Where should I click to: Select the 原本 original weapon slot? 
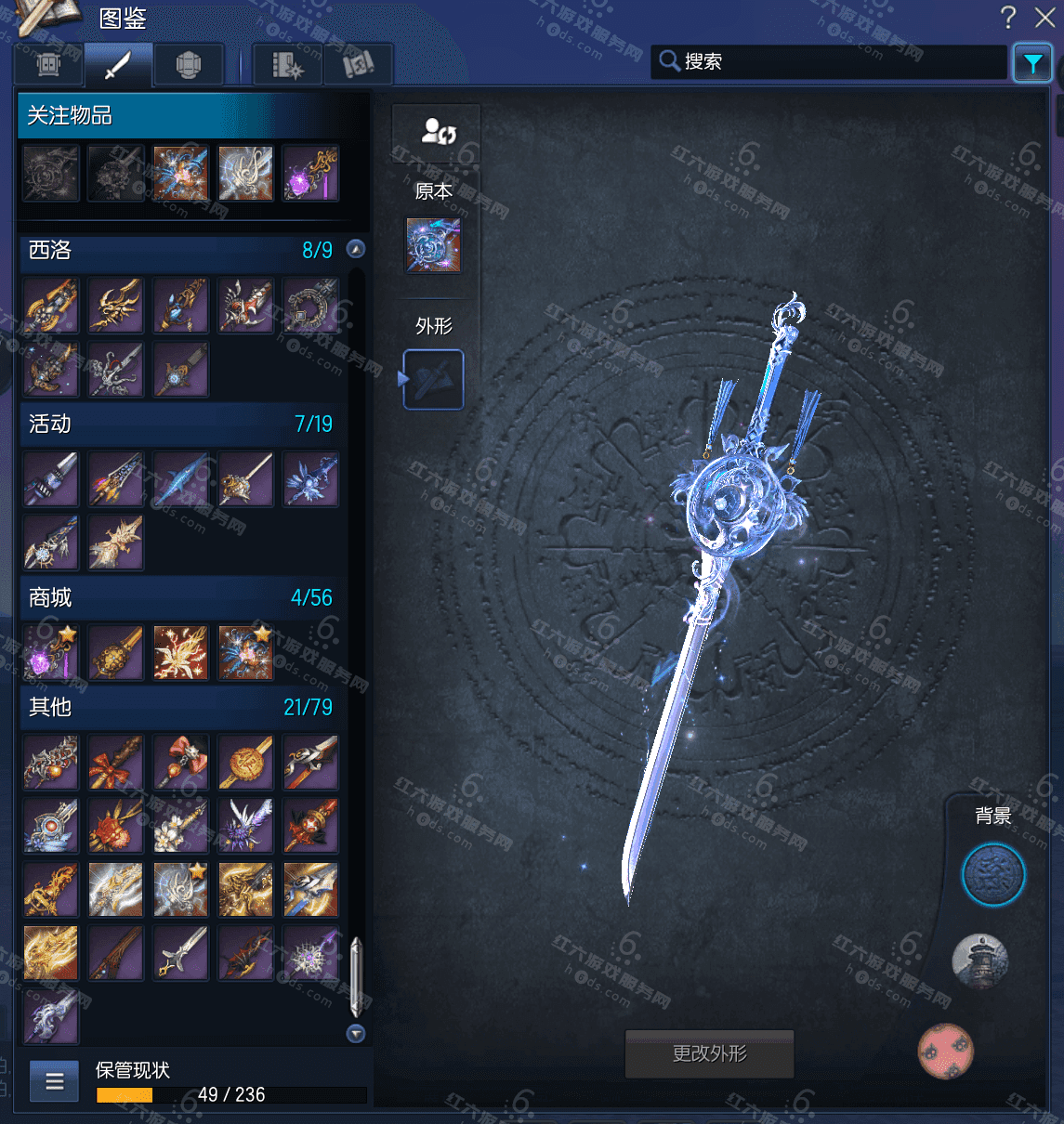[x=433, y=245]
